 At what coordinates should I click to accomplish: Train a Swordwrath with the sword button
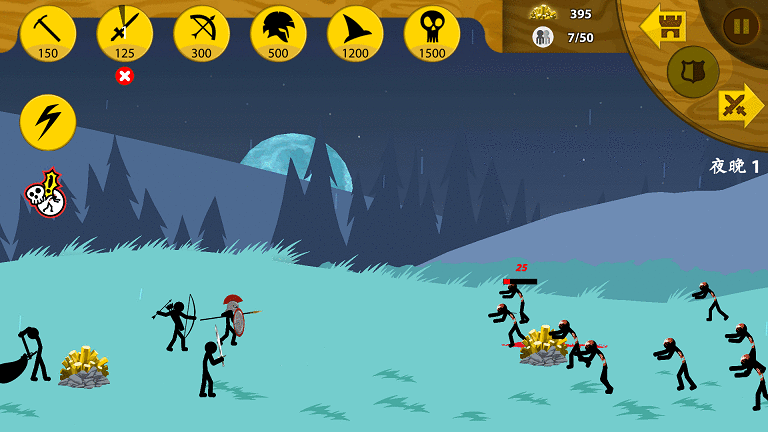pyautogui.click(x=125, y=32)
